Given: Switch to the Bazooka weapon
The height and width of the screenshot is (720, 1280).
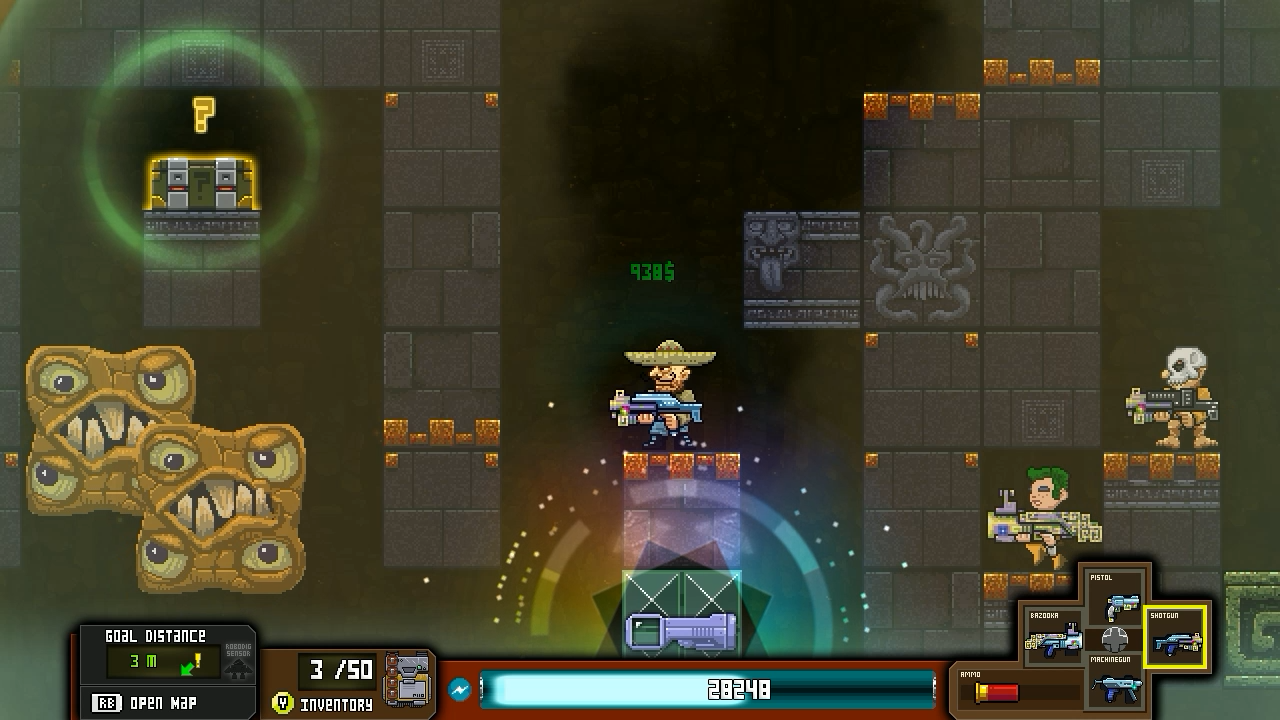Looking at the screenshot, I should 1056,636.
